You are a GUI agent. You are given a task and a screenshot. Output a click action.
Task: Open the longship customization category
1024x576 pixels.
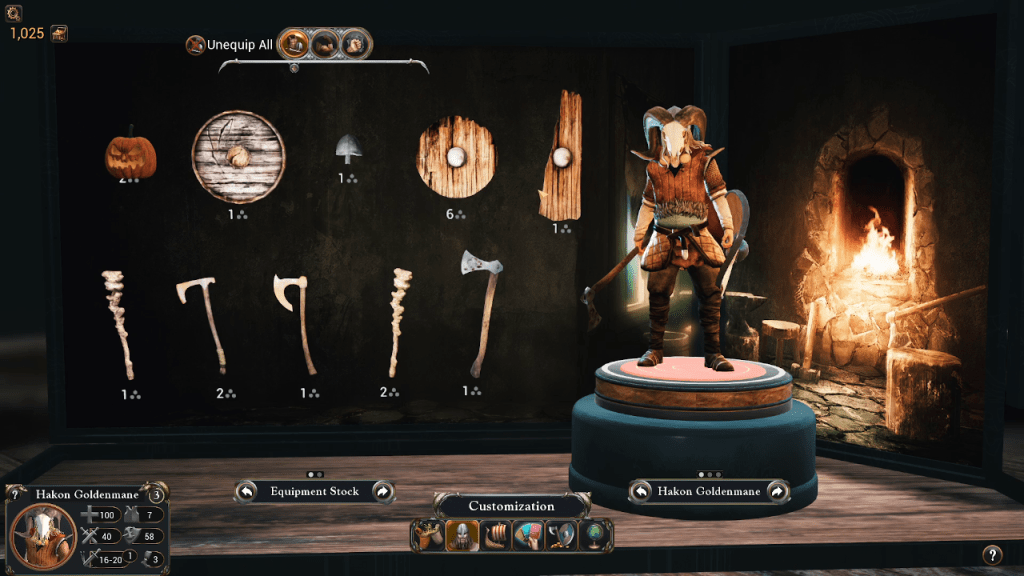pos(495,536)
